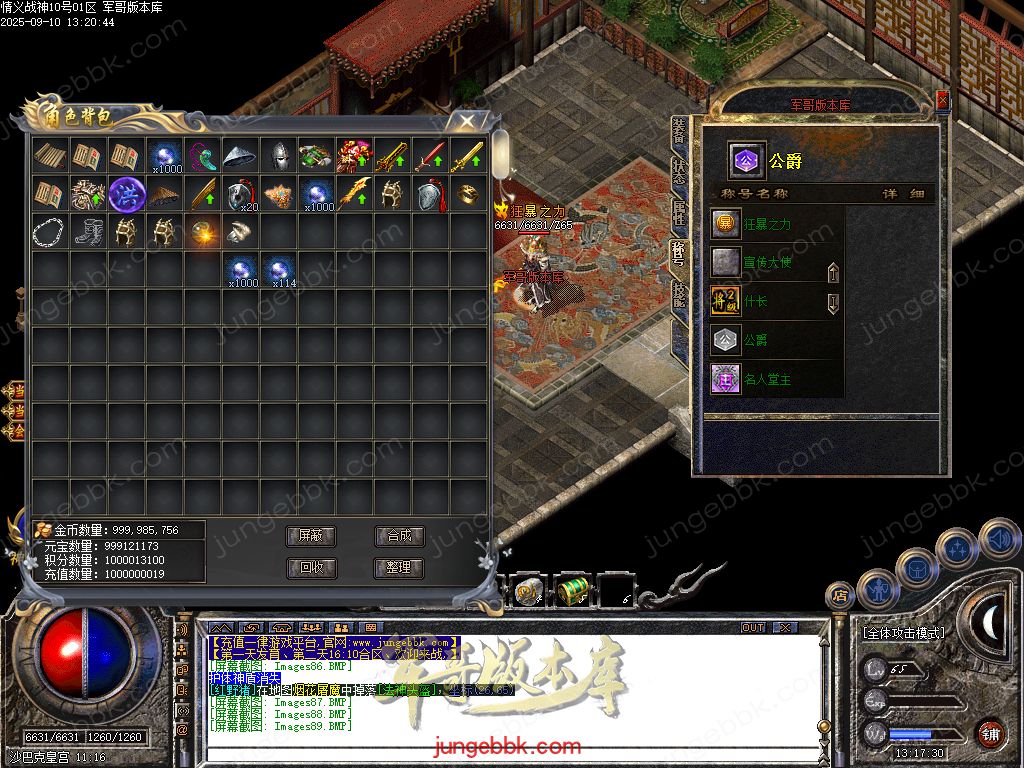The width and height of the screenshot is (1024, 768).
Task: Select the purple 洪 orb item
Action: [x=127, y=193]
